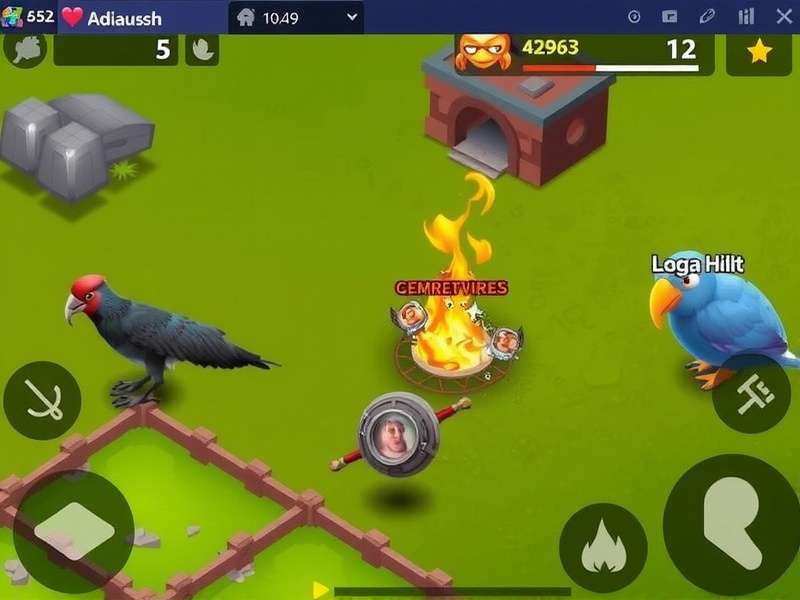Tap the bow weapon button
The image size is (800, 600).
tap(42, 400)
